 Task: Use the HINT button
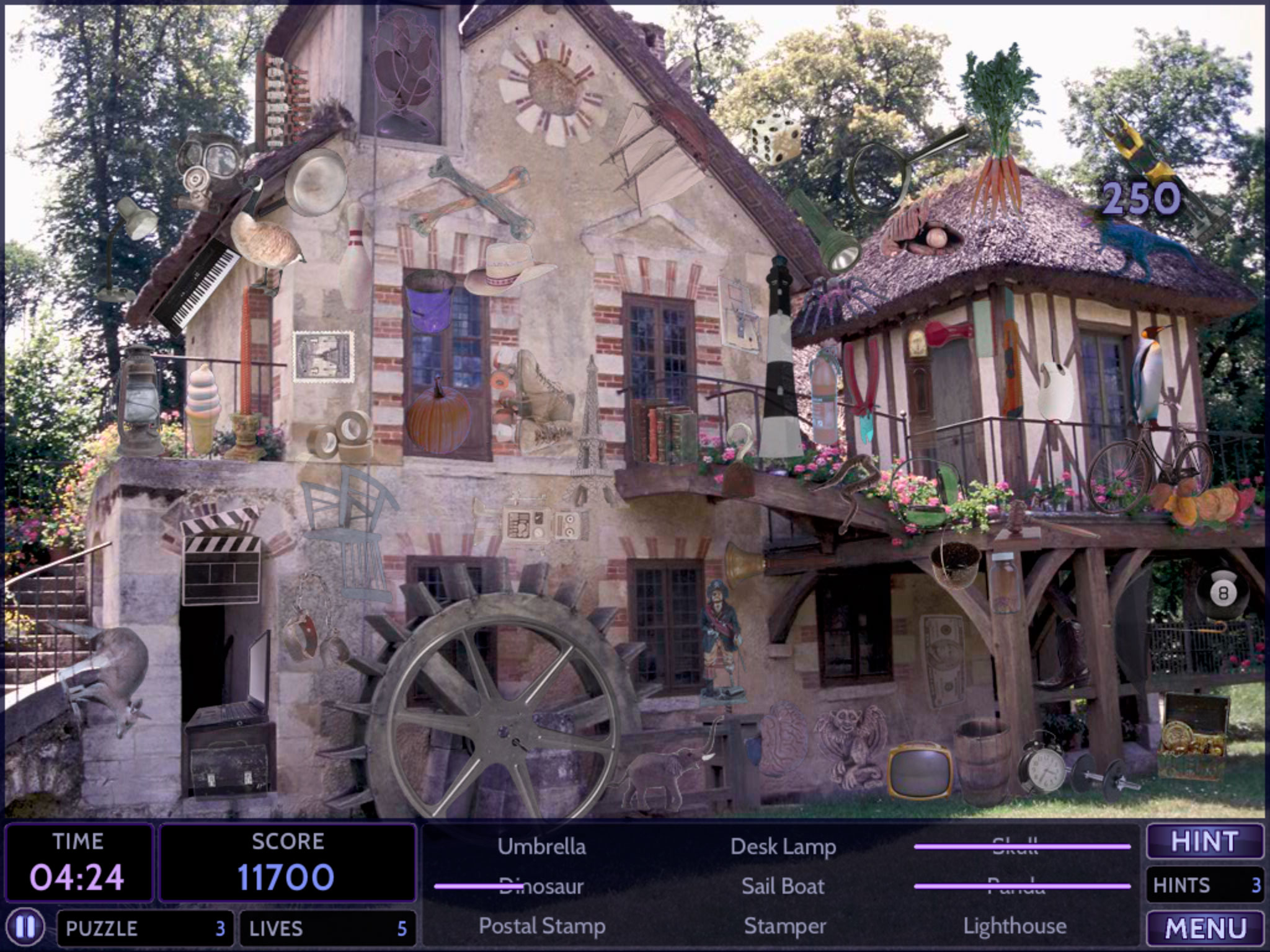pos(1204,842)
